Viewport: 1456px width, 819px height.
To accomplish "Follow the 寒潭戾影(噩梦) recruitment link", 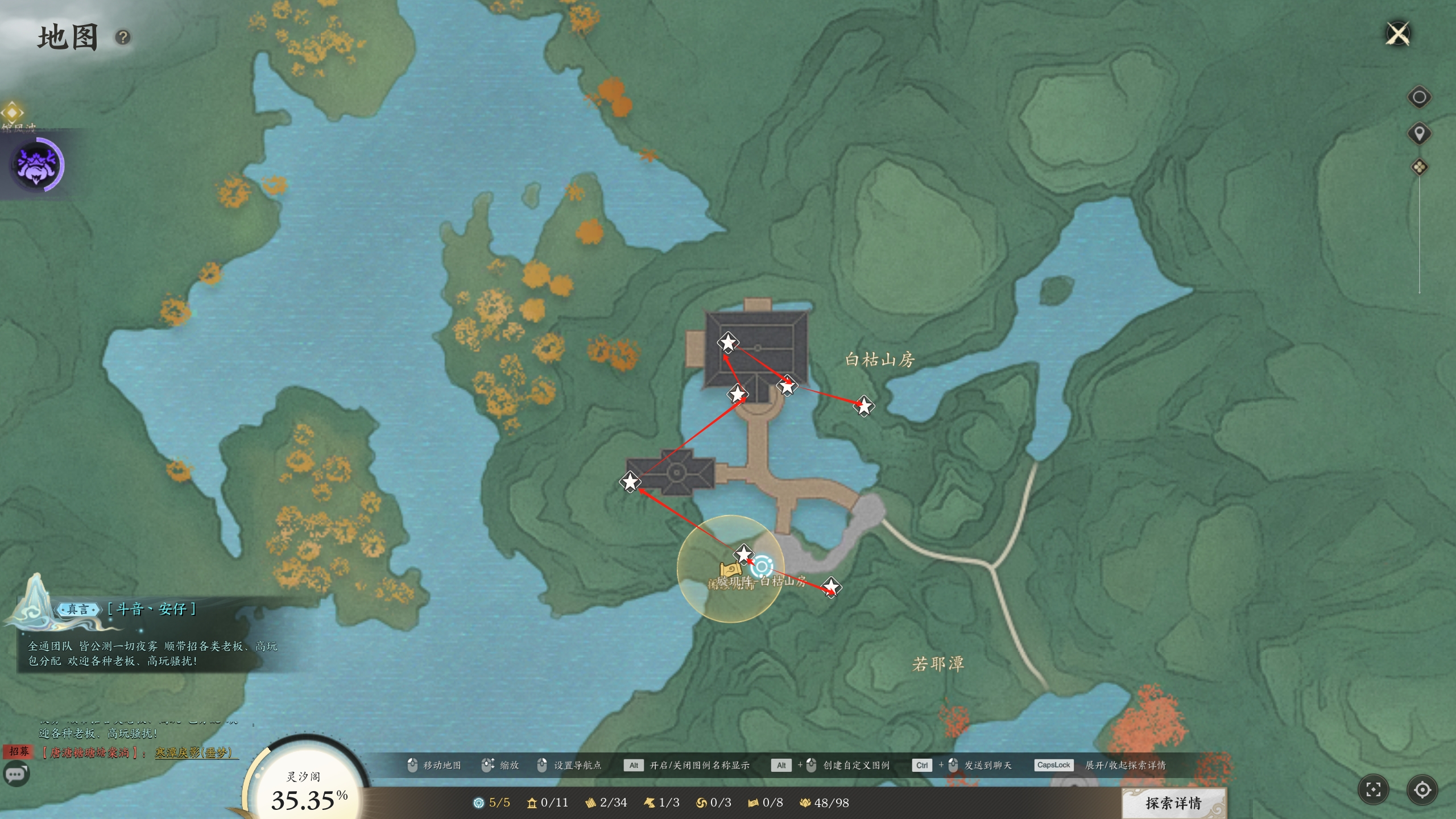I will pyautogui.click(x=194, y=752).
